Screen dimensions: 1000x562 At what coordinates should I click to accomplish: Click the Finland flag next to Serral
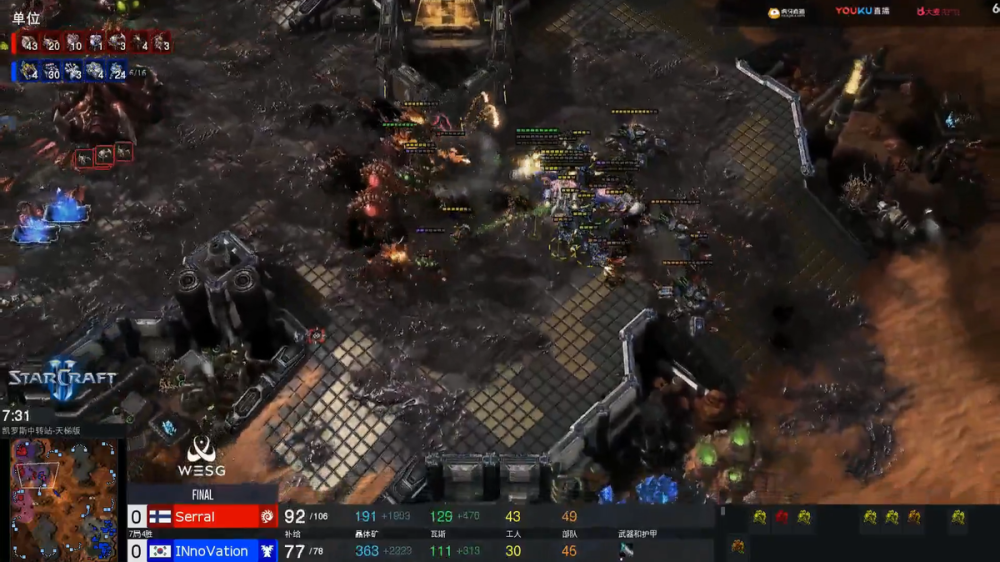pyautogui.click(x=160, y=517)
